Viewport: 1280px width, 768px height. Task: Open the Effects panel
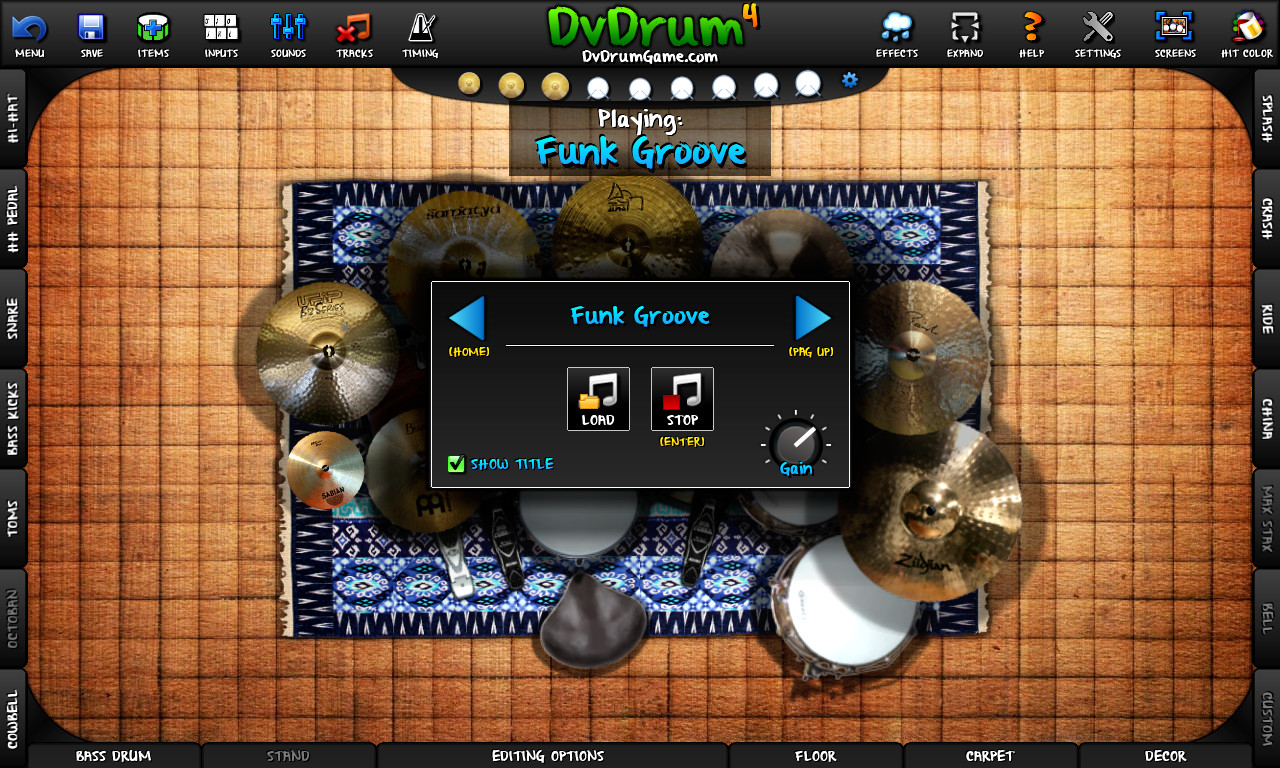click(896, 30)
